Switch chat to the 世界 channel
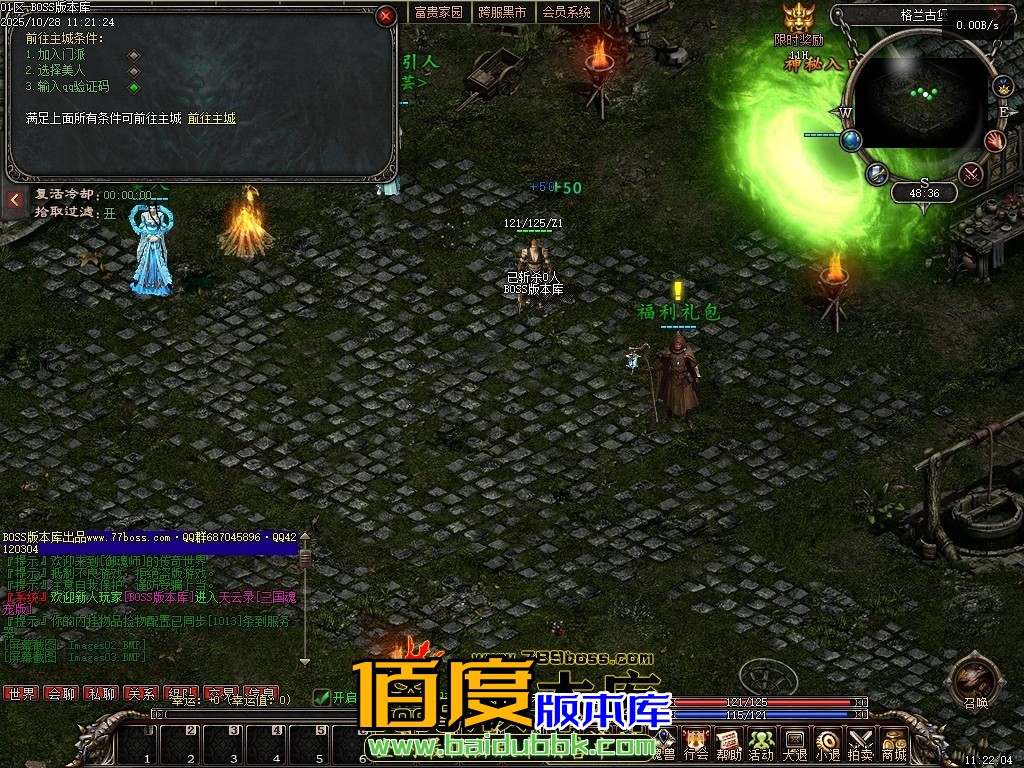This screenshot has width=1024, height=768. pyautogui.click(x=21, y=693)
